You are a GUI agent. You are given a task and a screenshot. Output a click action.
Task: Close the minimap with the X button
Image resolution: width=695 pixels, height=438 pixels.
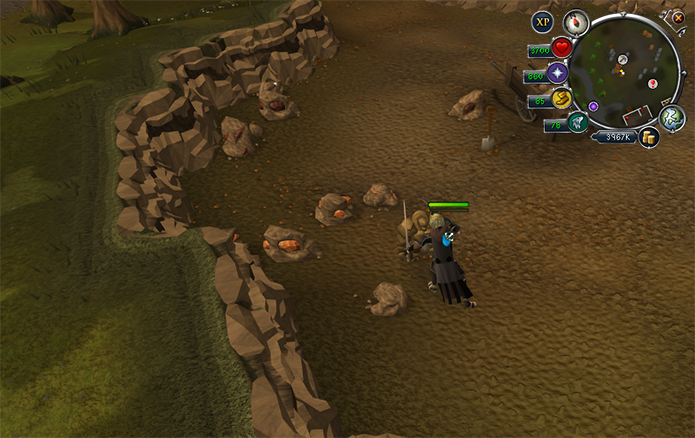[678, 17]
